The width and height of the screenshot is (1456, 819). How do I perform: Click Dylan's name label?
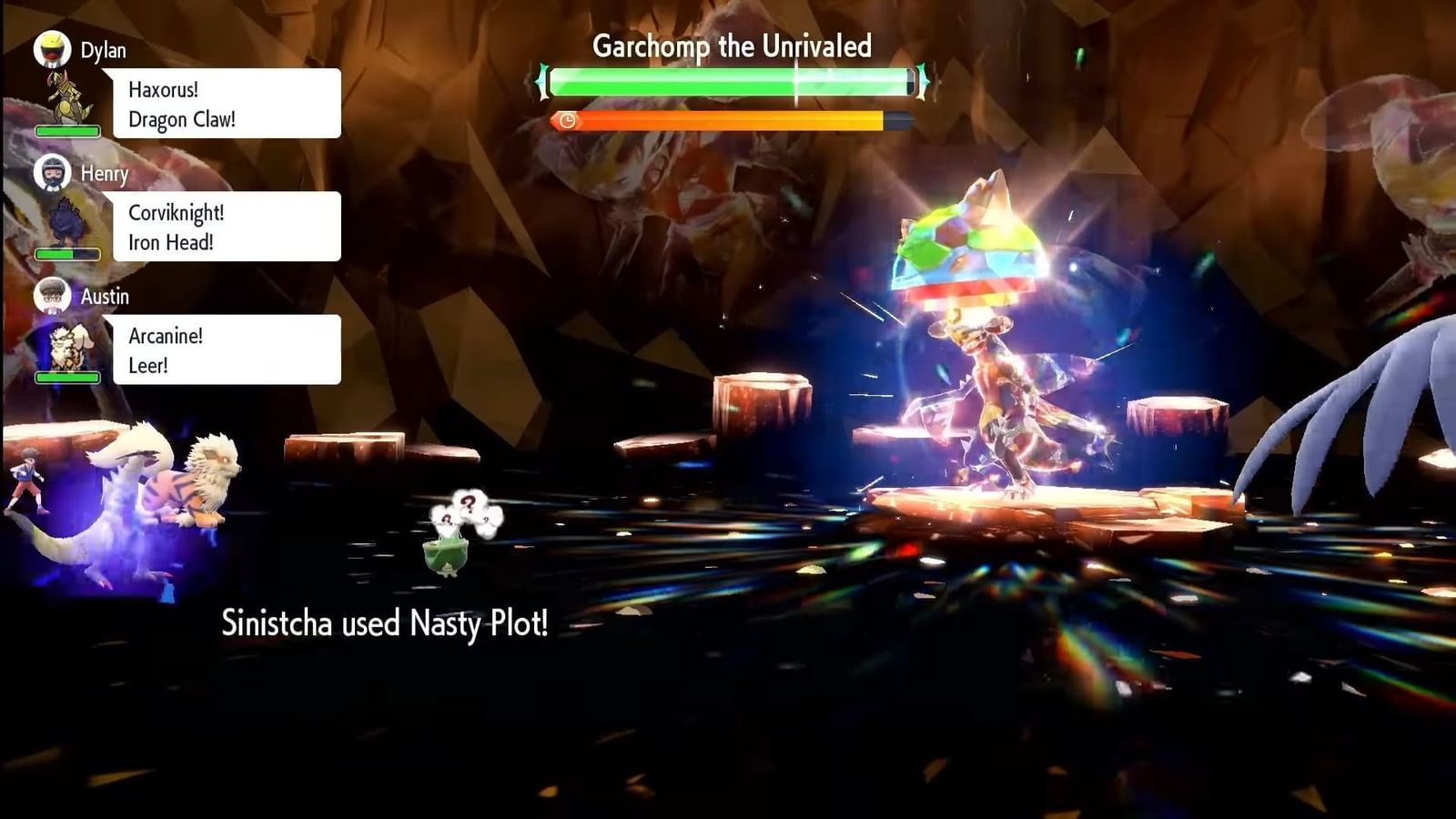tap(102, 51)
